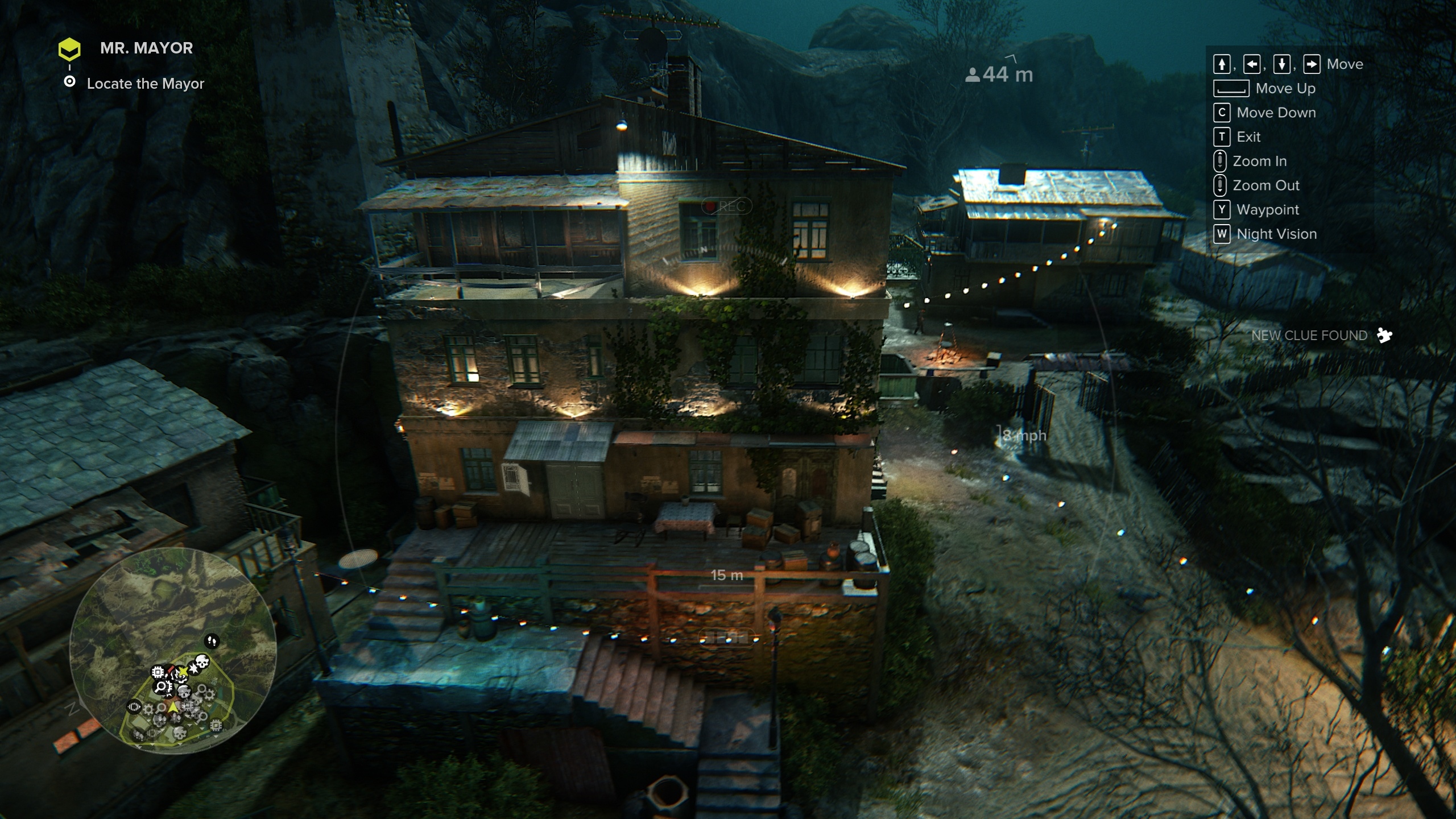
Task: Click the yellow player arrow on minimap
Action: [173, 707]
